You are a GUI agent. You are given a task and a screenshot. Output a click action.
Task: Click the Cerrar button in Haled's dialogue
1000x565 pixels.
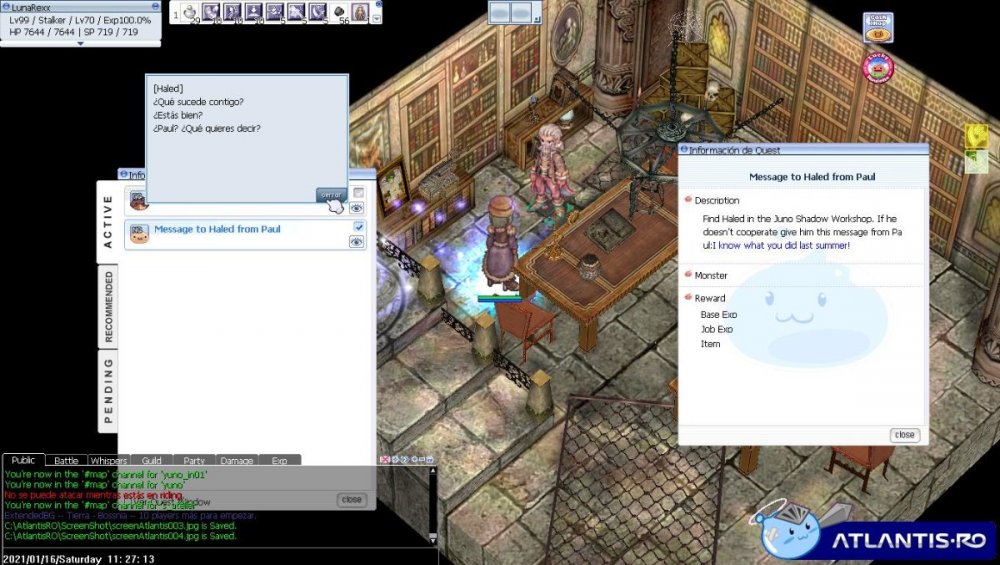coord(331,195)
